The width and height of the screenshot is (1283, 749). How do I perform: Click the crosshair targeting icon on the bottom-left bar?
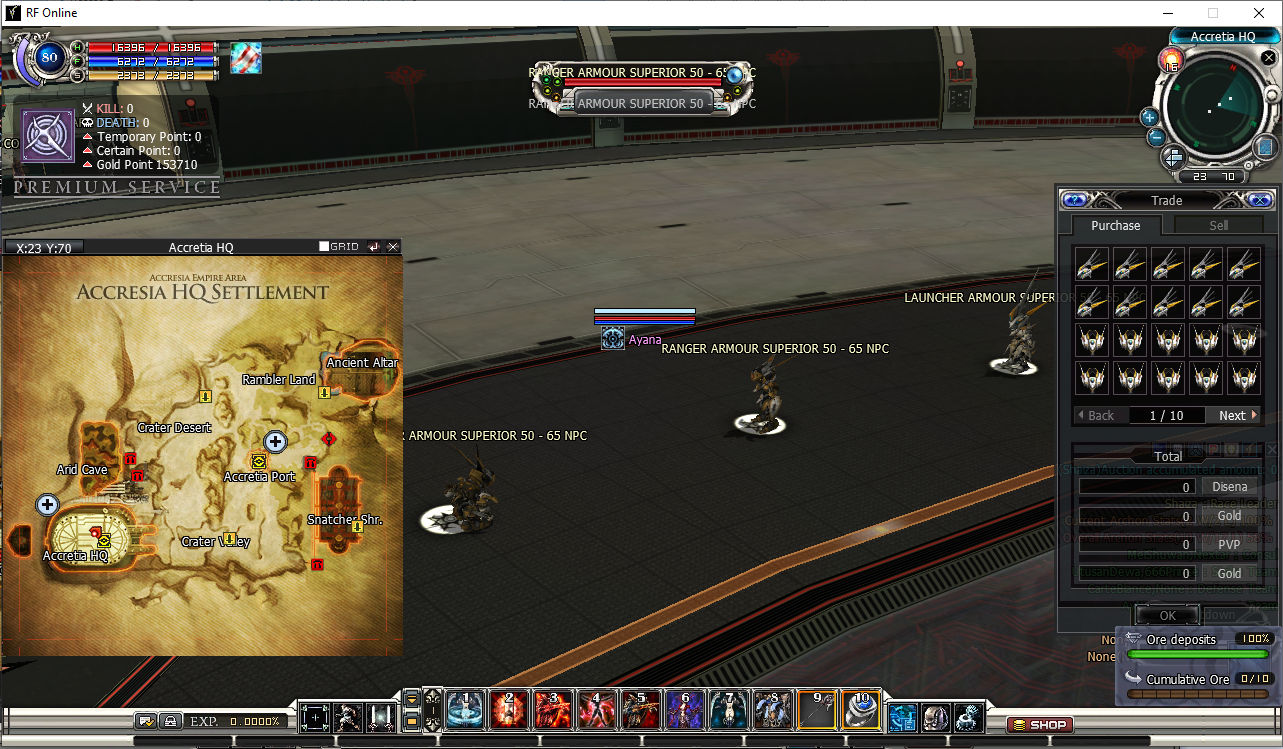(x=315, y=716)
